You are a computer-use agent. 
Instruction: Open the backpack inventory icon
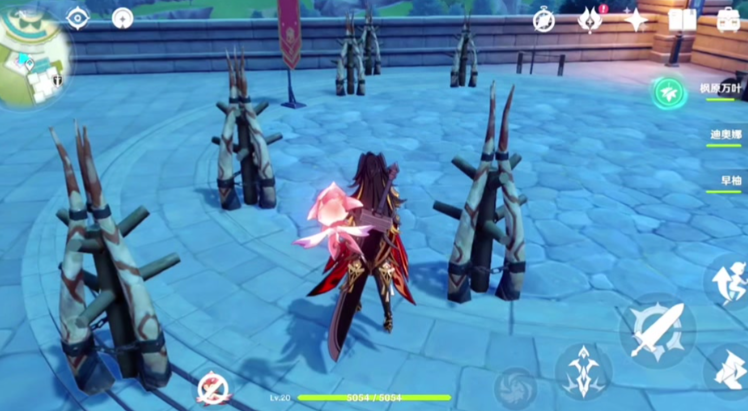(x=728, y=20)
